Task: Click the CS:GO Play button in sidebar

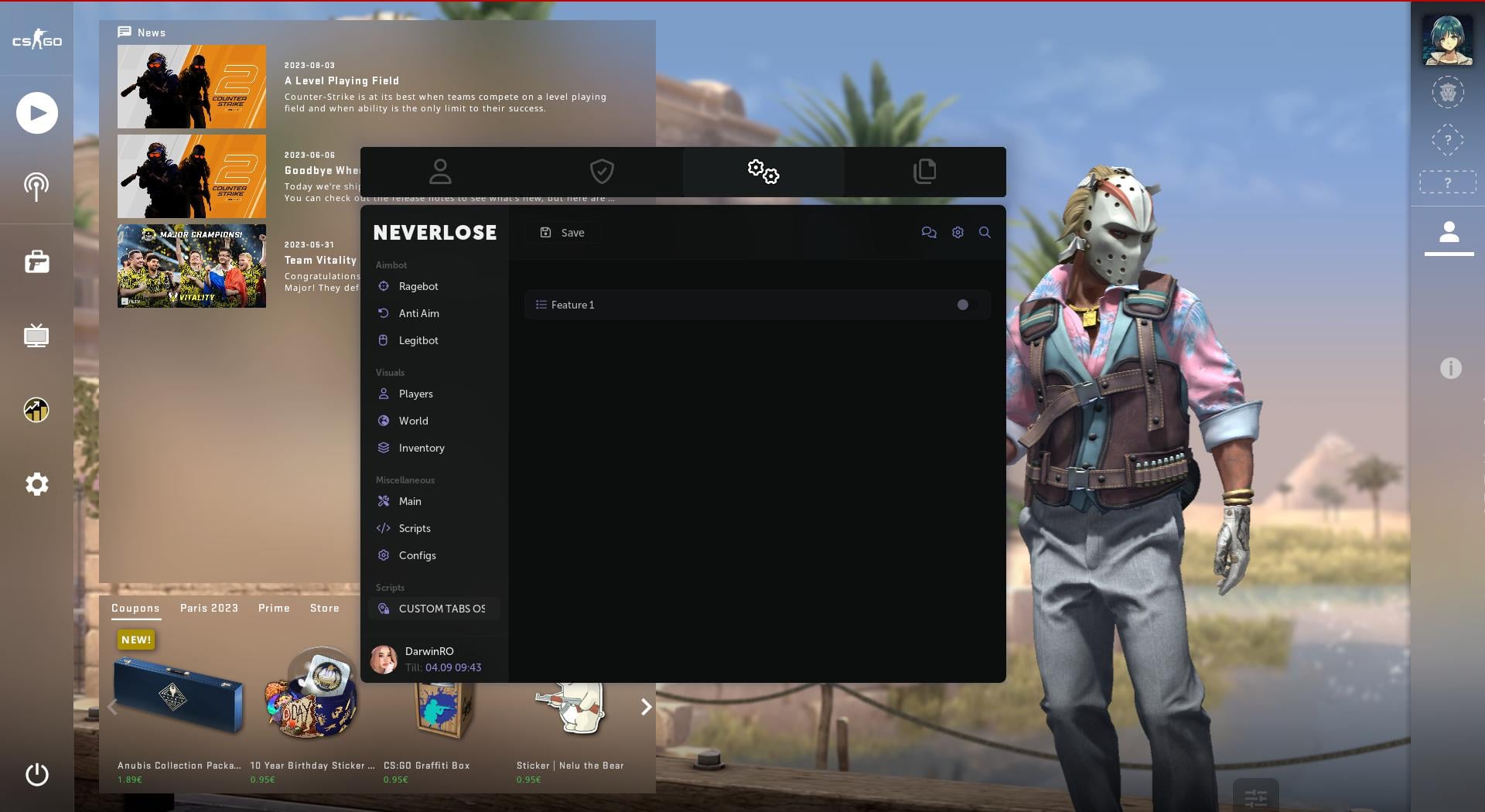Action: click(36, 113)
